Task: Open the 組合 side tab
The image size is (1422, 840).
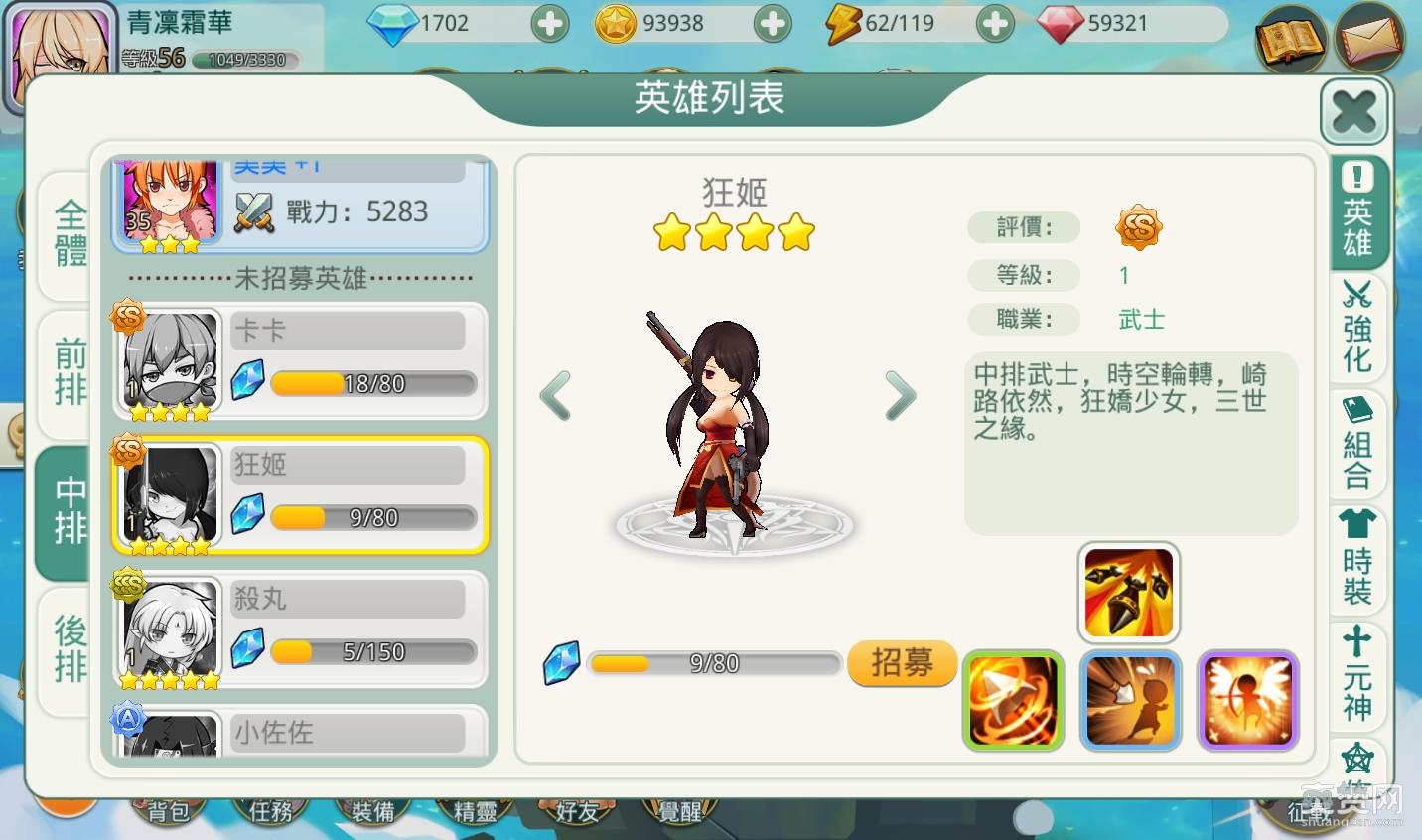Action: tap(1356, 444)
